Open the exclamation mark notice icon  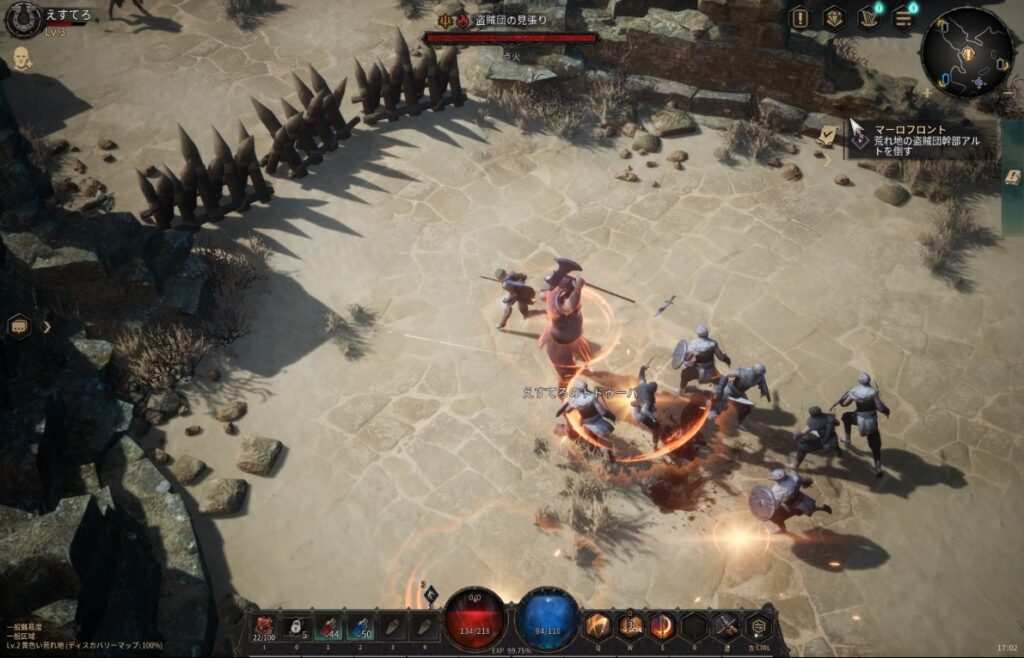tap(799, 17)
